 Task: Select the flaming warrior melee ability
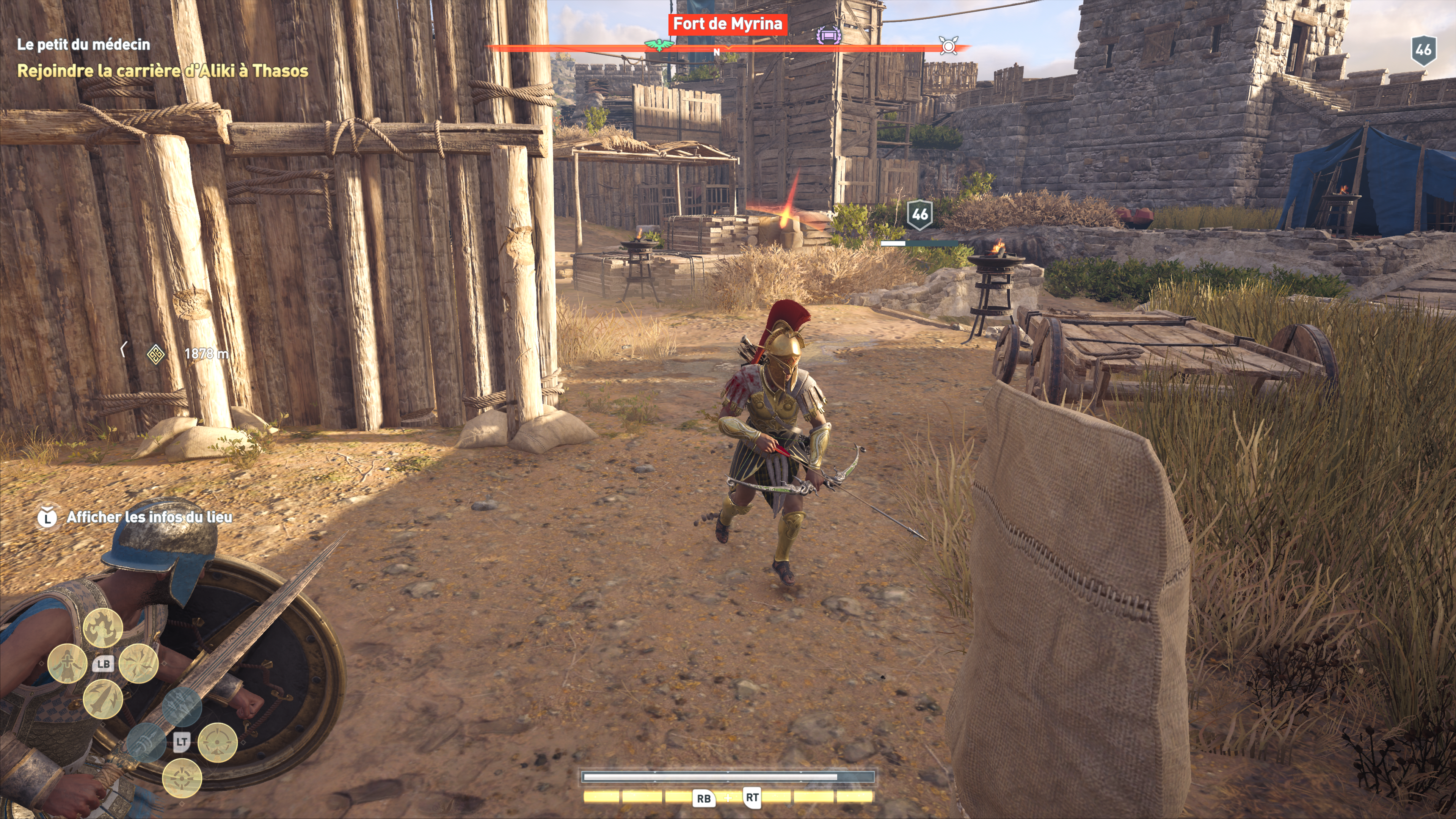tap(103, 628)
